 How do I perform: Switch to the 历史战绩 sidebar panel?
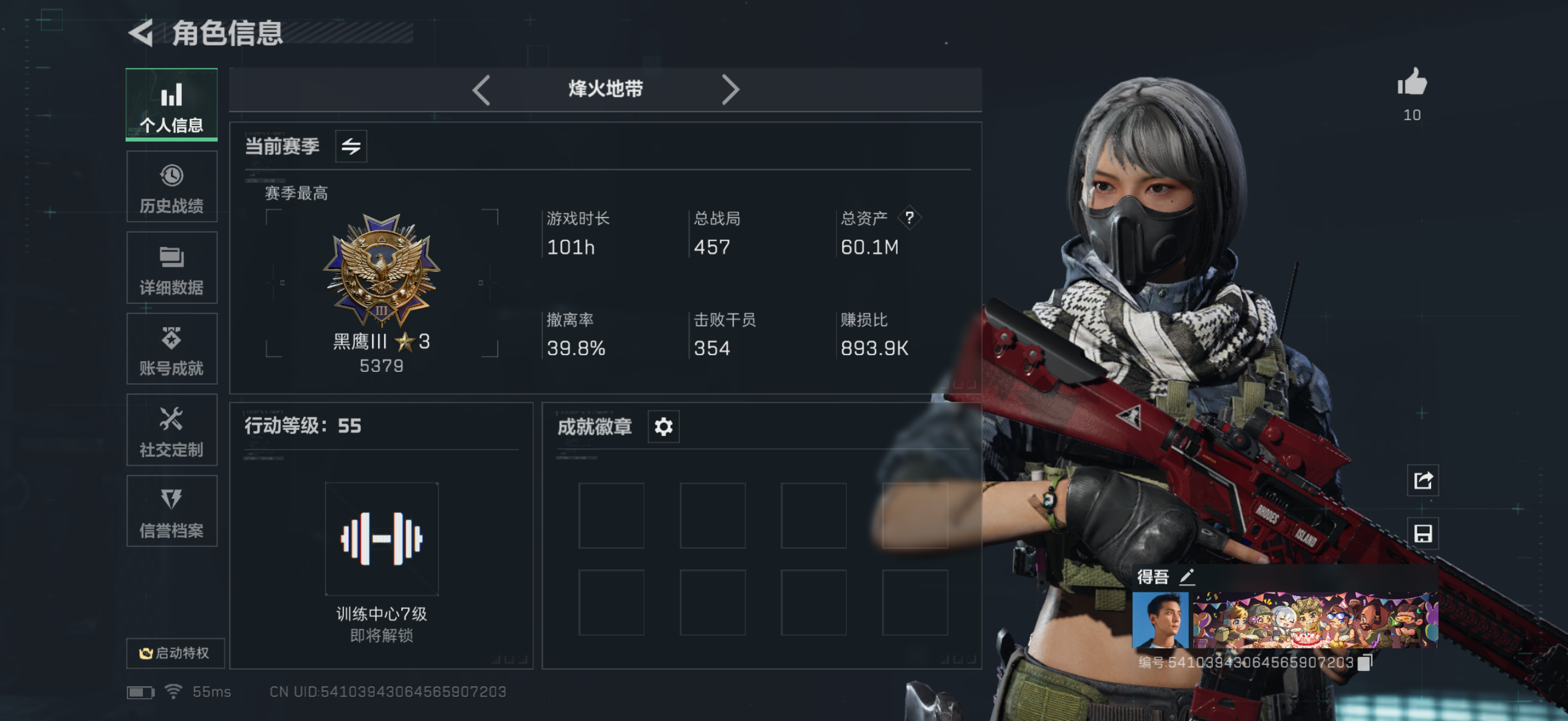click(172, 186)
